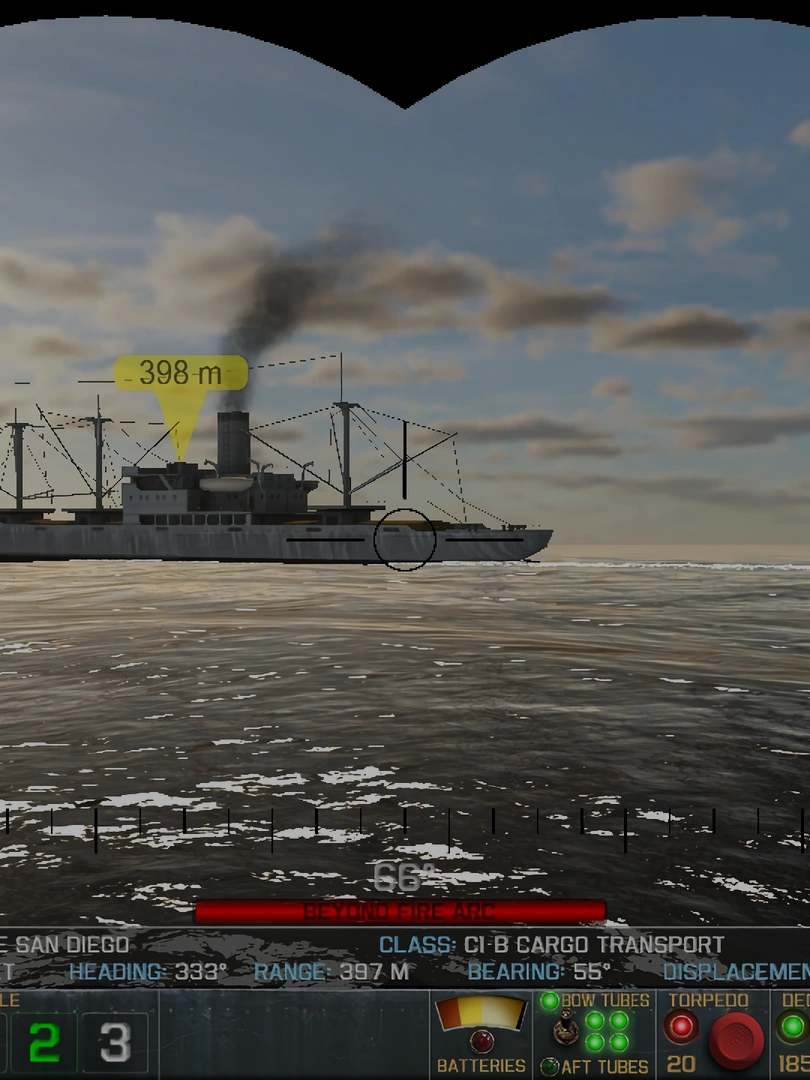Select throttle setting 3

pos(114,1043)
